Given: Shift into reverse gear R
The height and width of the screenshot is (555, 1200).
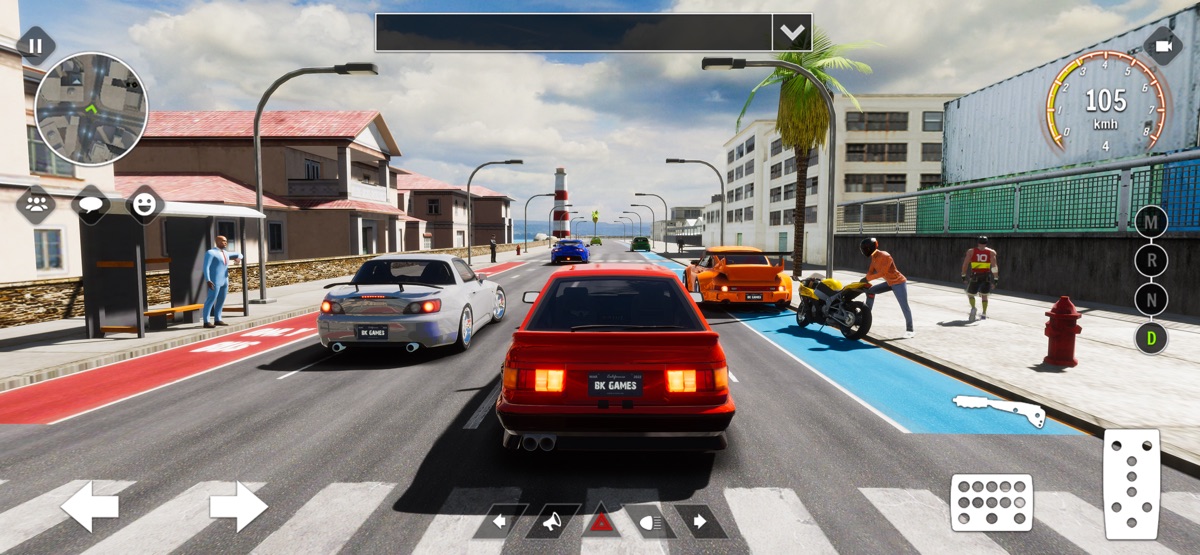Looking at the screenshot, I should (x=1151, y=260).
